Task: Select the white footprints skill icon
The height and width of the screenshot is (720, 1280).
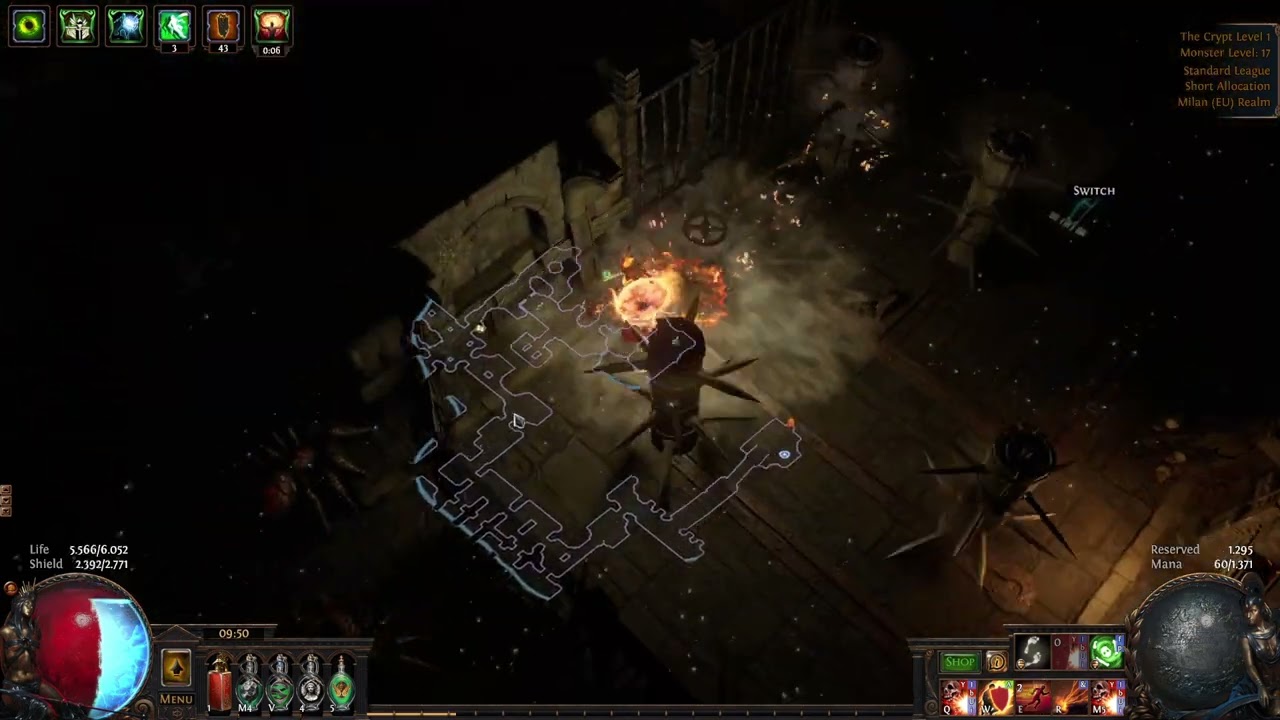Action: click(1033, 653)
